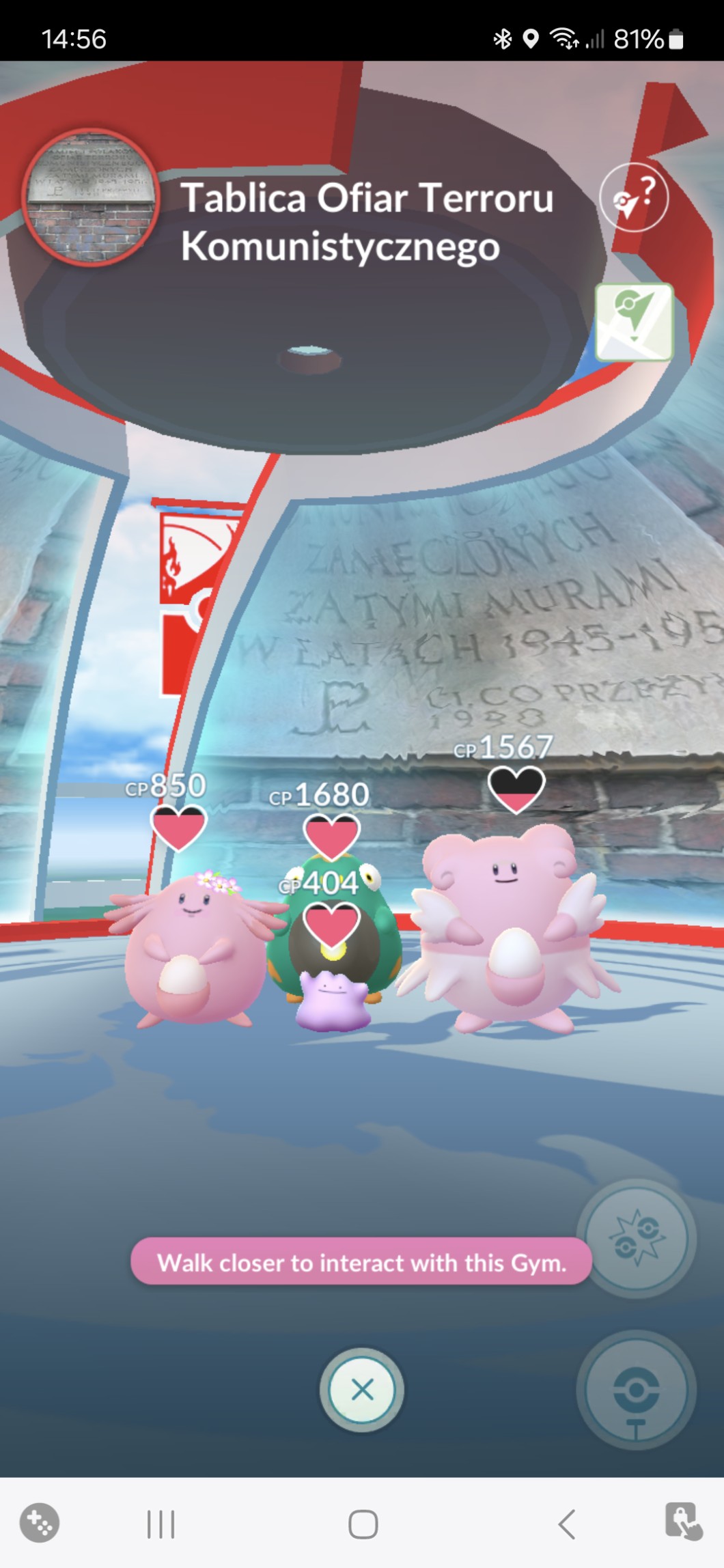Image resolution: width=724 pixels, height=1568 pixels.
Task: Tap the touch-lock hand icon
Action: (683, 1522)
